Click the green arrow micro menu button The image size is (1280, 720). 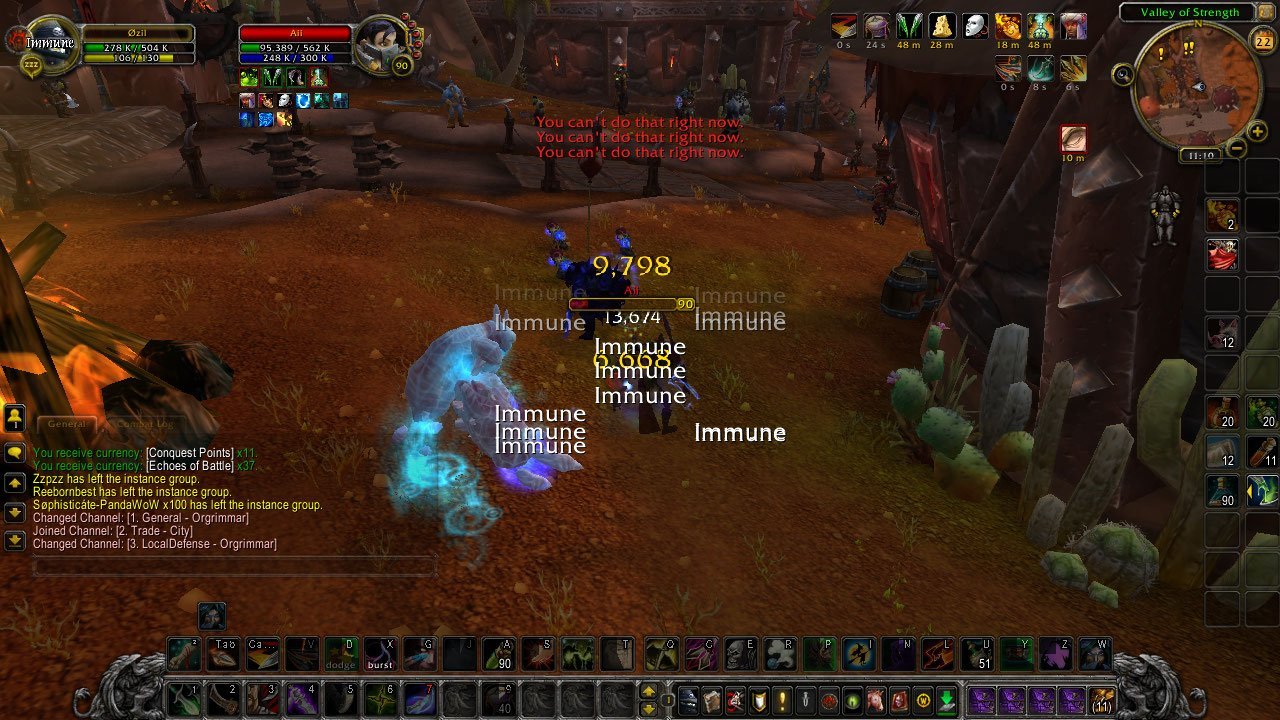pos(946,699)
